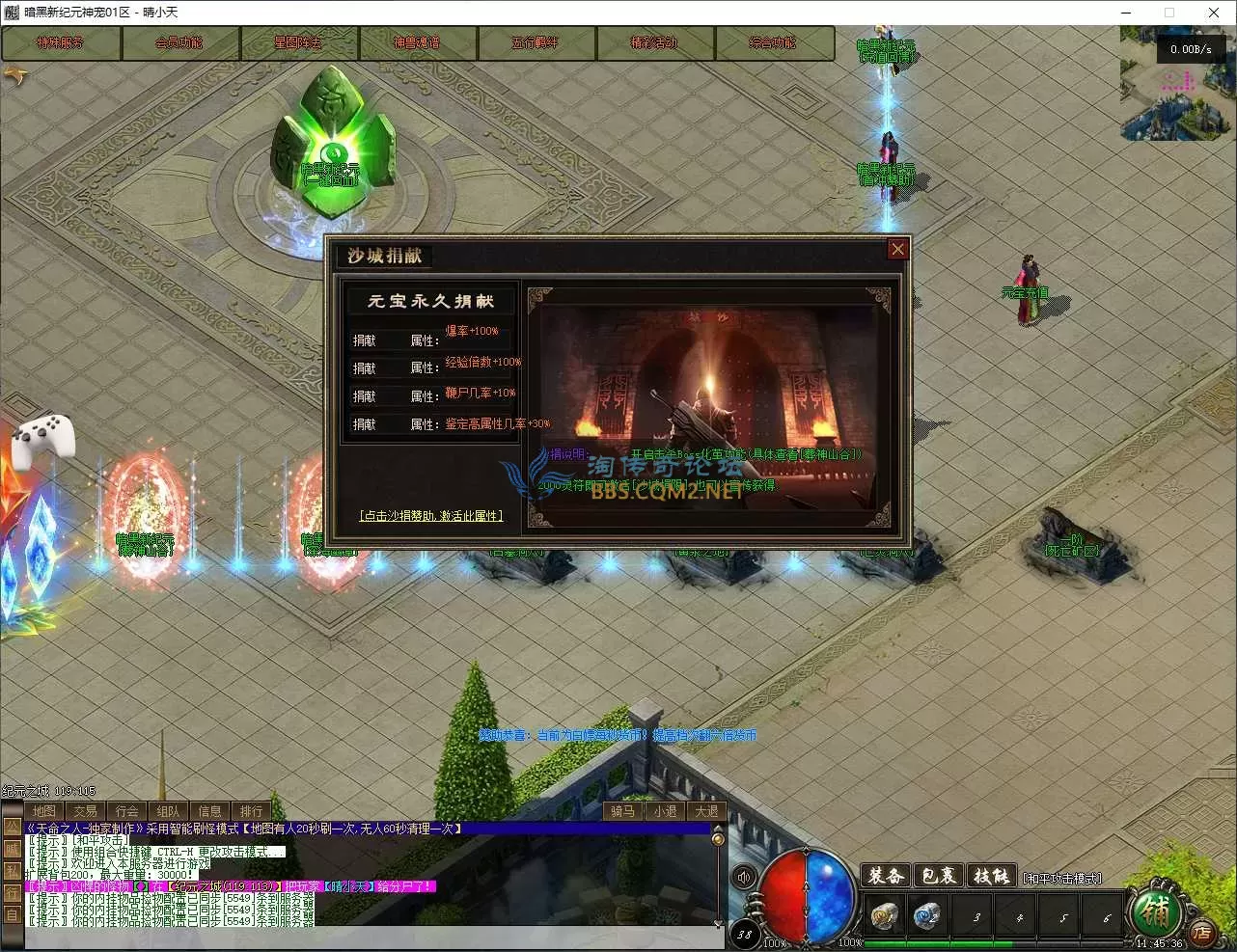Open the 神兽魂谱 top menu
1237x952 pixels.
pyautogui.click(x=417, y=43)
